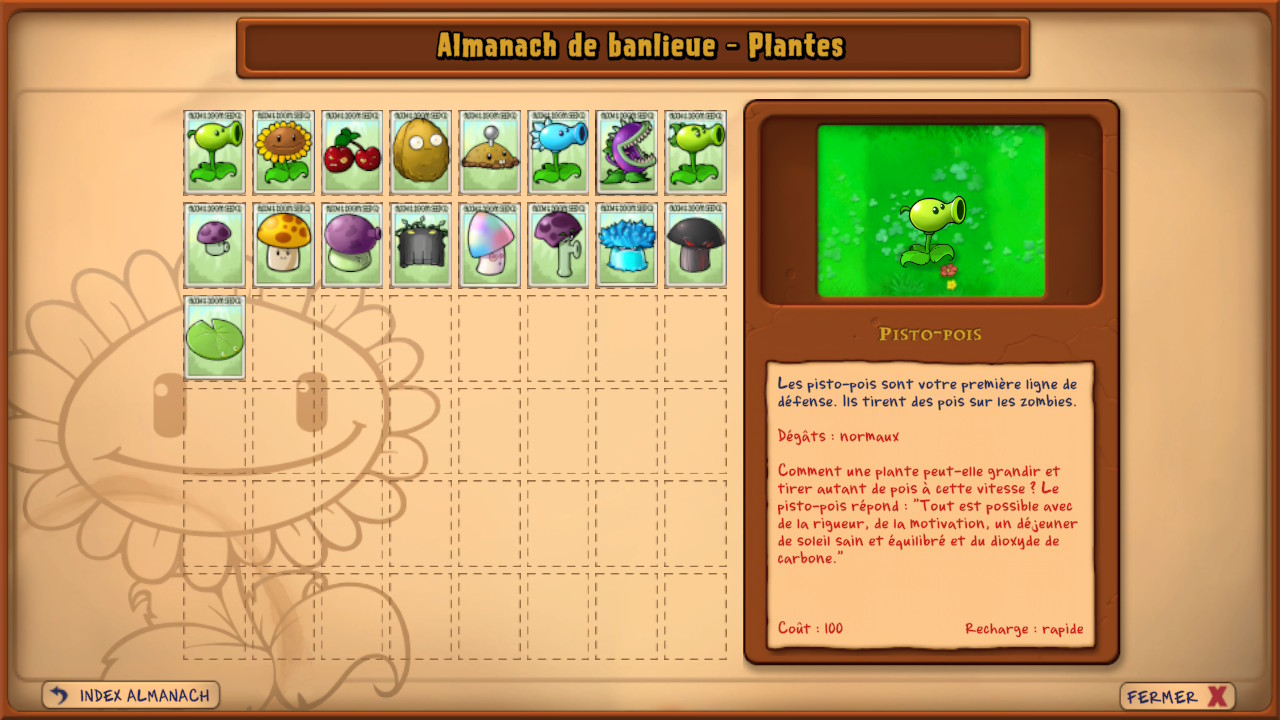This screenshot has height=720, width=1280.
Task: Choose the small purple Puff-shroom card
Action: (x=215, y=245)
